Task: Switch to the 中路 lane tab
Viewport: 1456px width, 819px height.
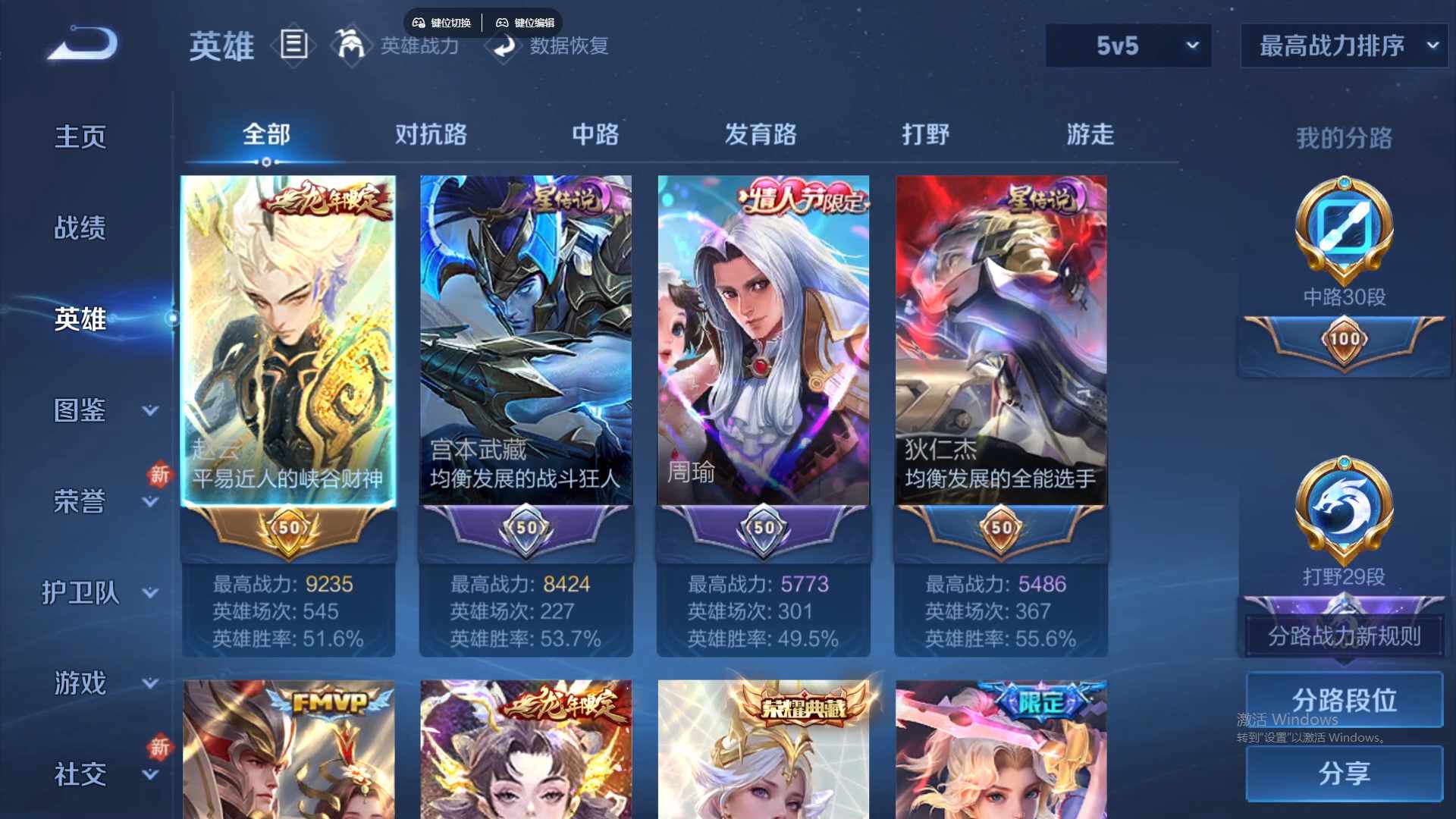Action: coord(595,134)
